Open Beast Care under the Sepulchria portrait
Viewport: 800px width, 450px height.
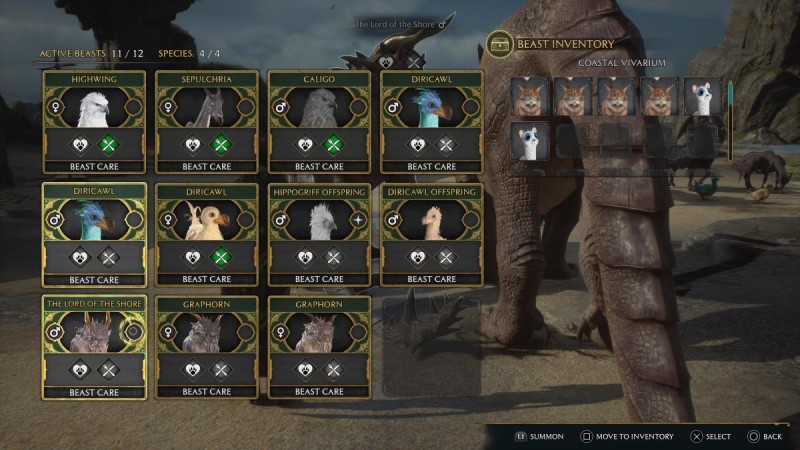(207, 167)
